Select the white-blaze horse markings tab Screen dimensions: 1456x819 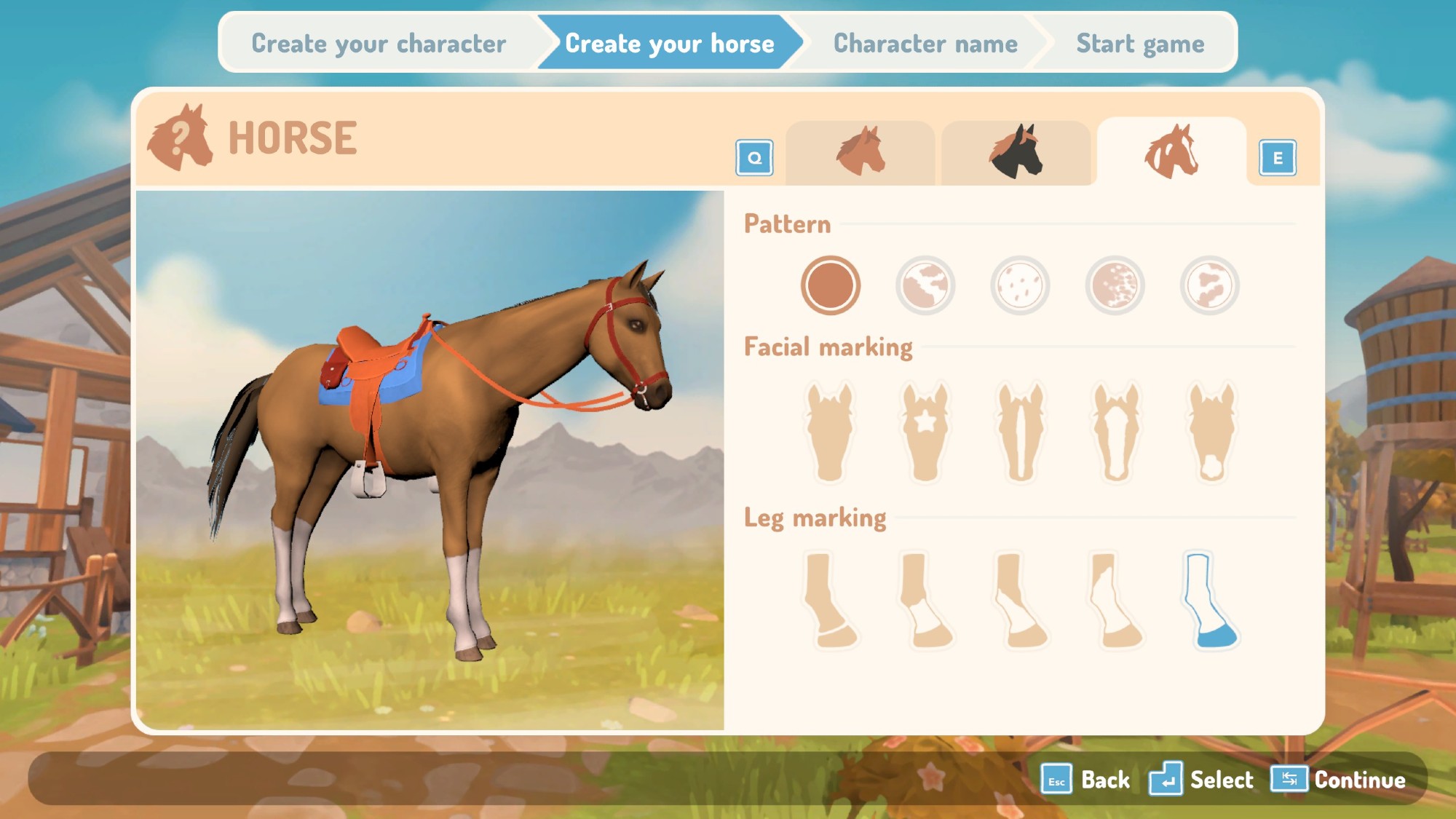pyautogui.click(x=1171, y=152)
